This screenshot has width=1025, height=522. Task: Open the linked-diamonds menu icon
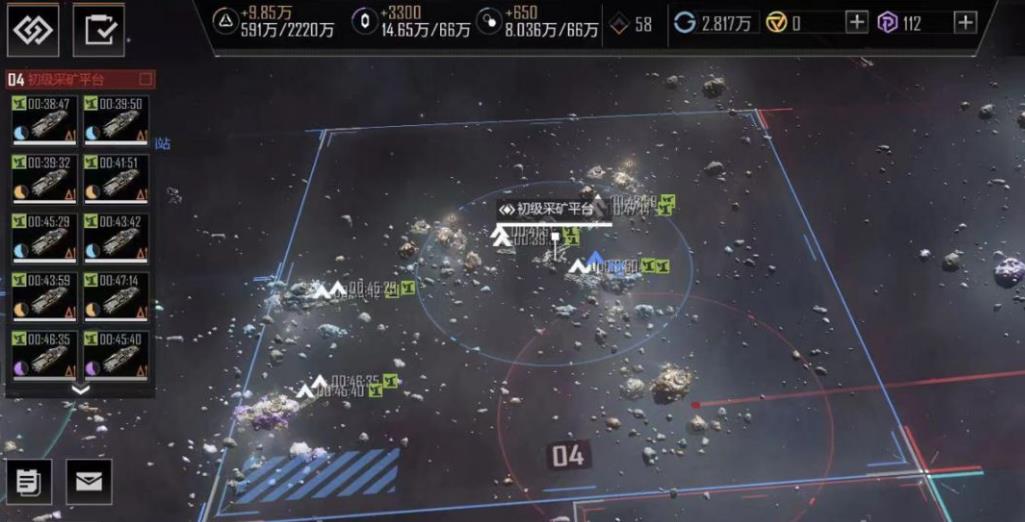[34, 30]
